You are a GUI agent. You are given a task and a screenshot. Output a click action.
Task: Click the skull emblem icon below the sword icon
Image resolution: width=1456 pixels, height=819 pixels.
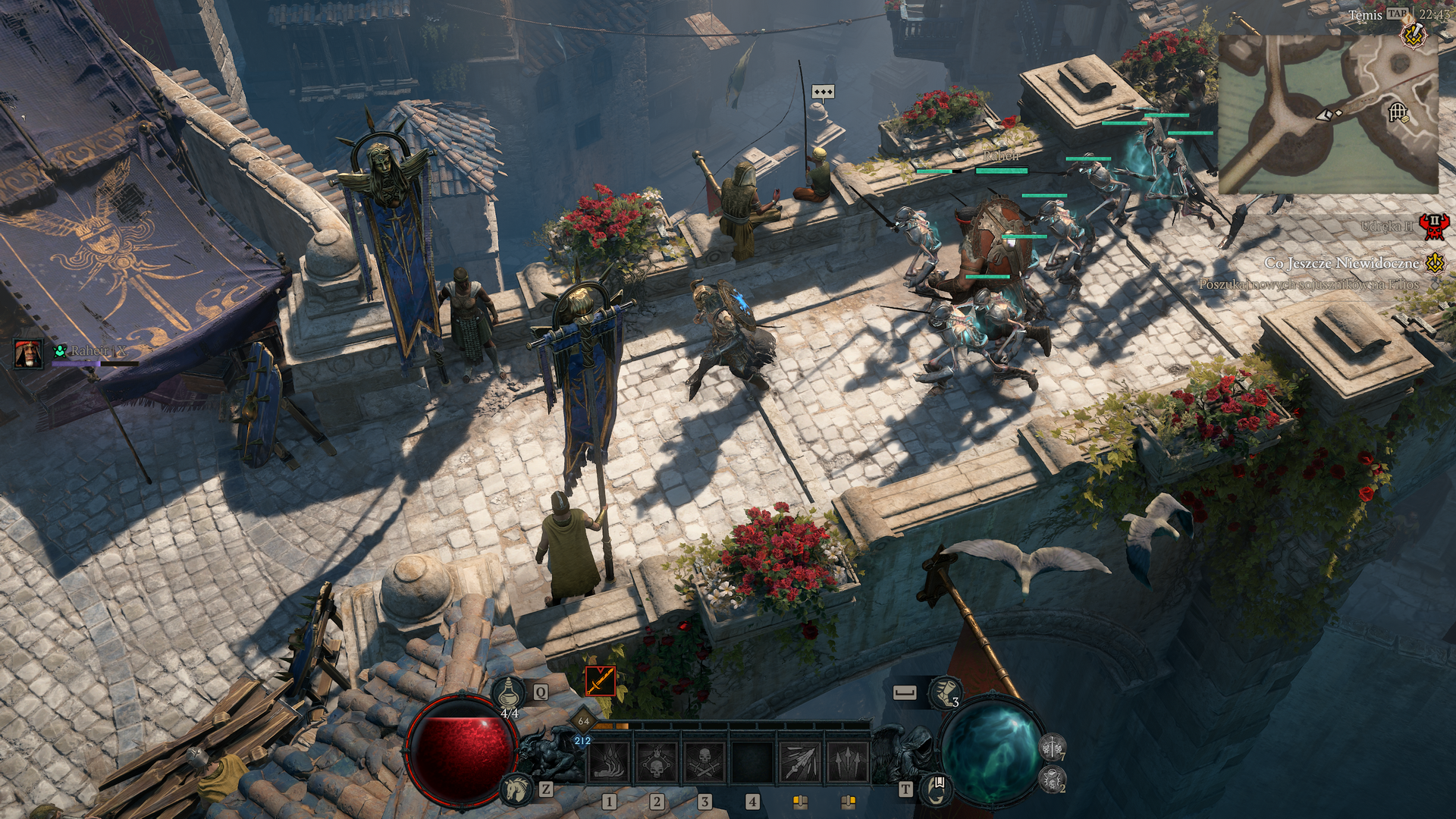point(1052,779)
